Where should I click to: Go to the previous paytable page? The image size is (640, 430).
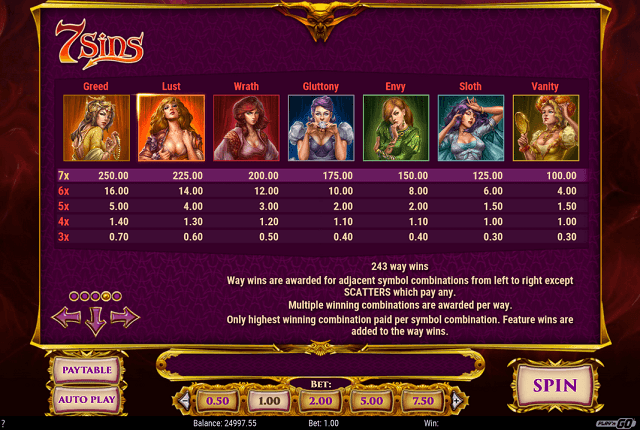click(x=66, y=317)
